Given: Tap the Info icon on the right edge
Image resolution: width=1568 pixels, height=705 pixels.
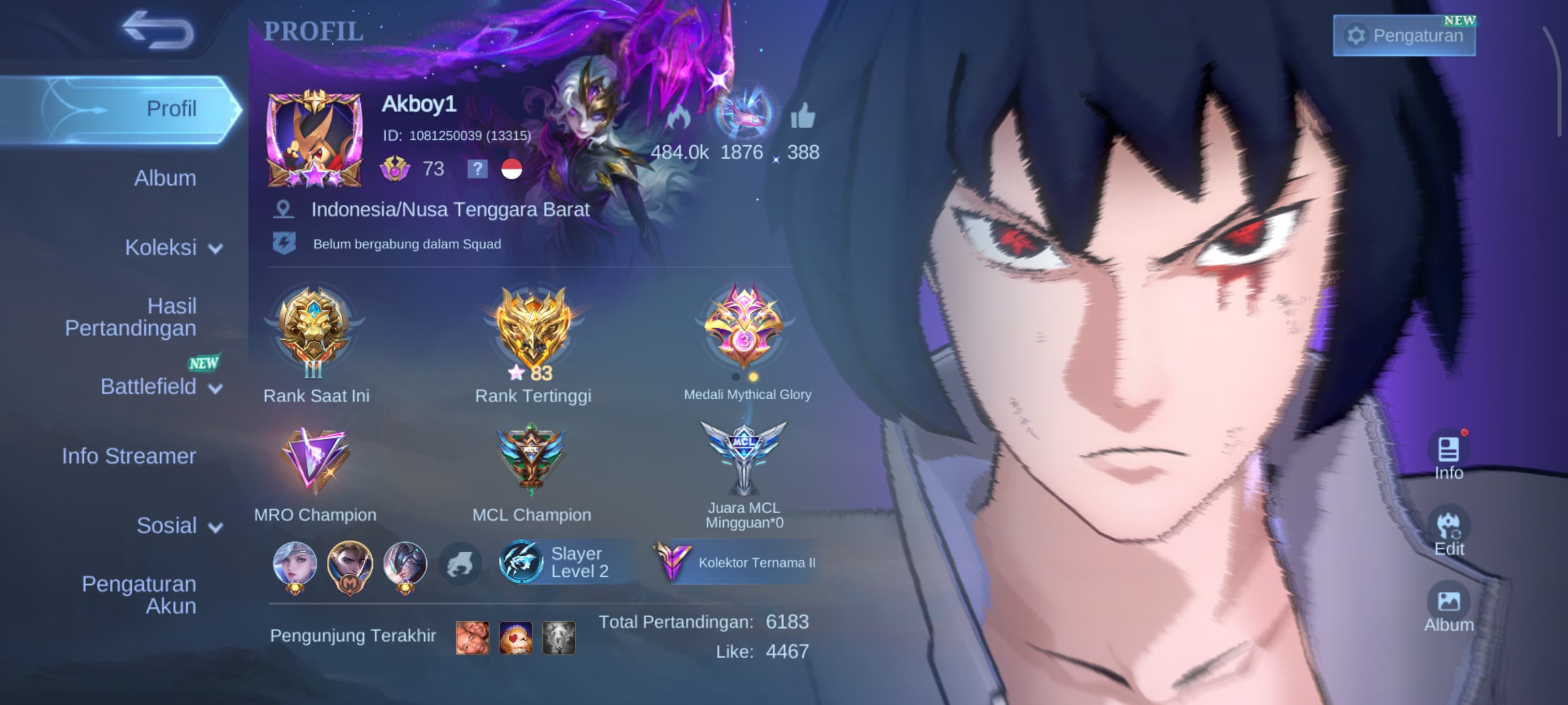Looking at the screenshot, I should point(1449,450).
